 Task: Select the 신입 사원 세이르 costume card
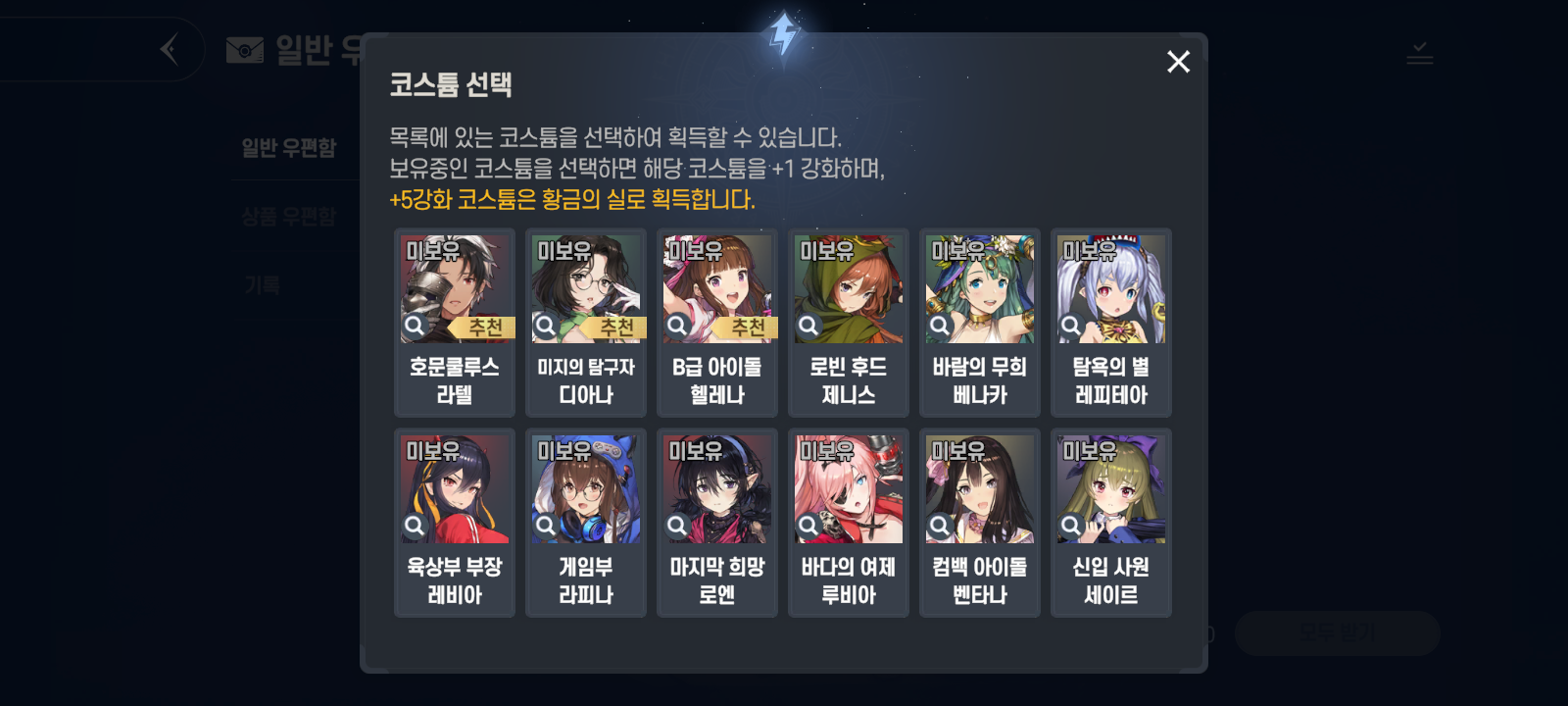point(1110,523)
